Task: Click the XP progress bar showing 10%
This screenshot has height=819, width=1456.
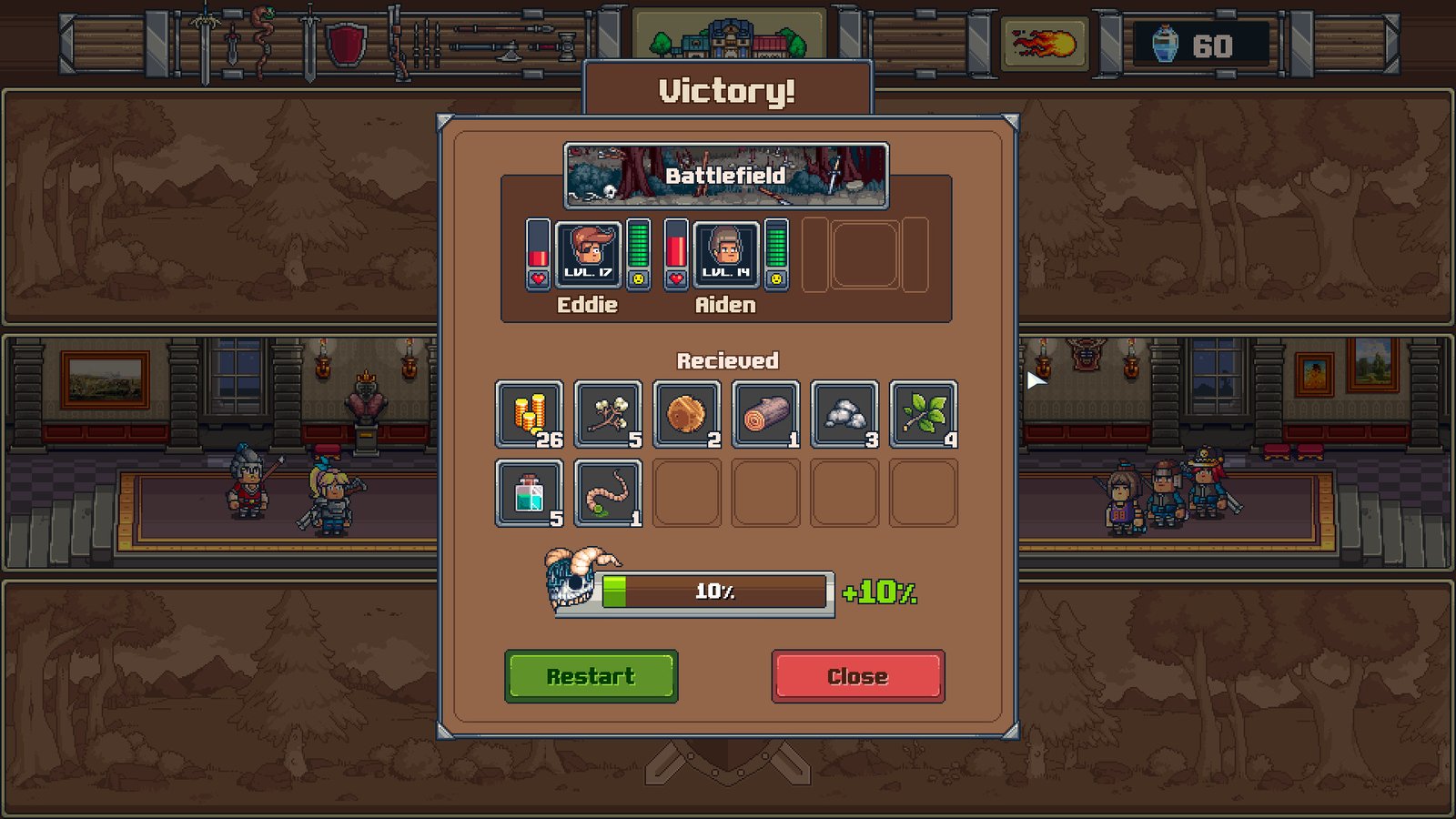Action: pos(715,591)
